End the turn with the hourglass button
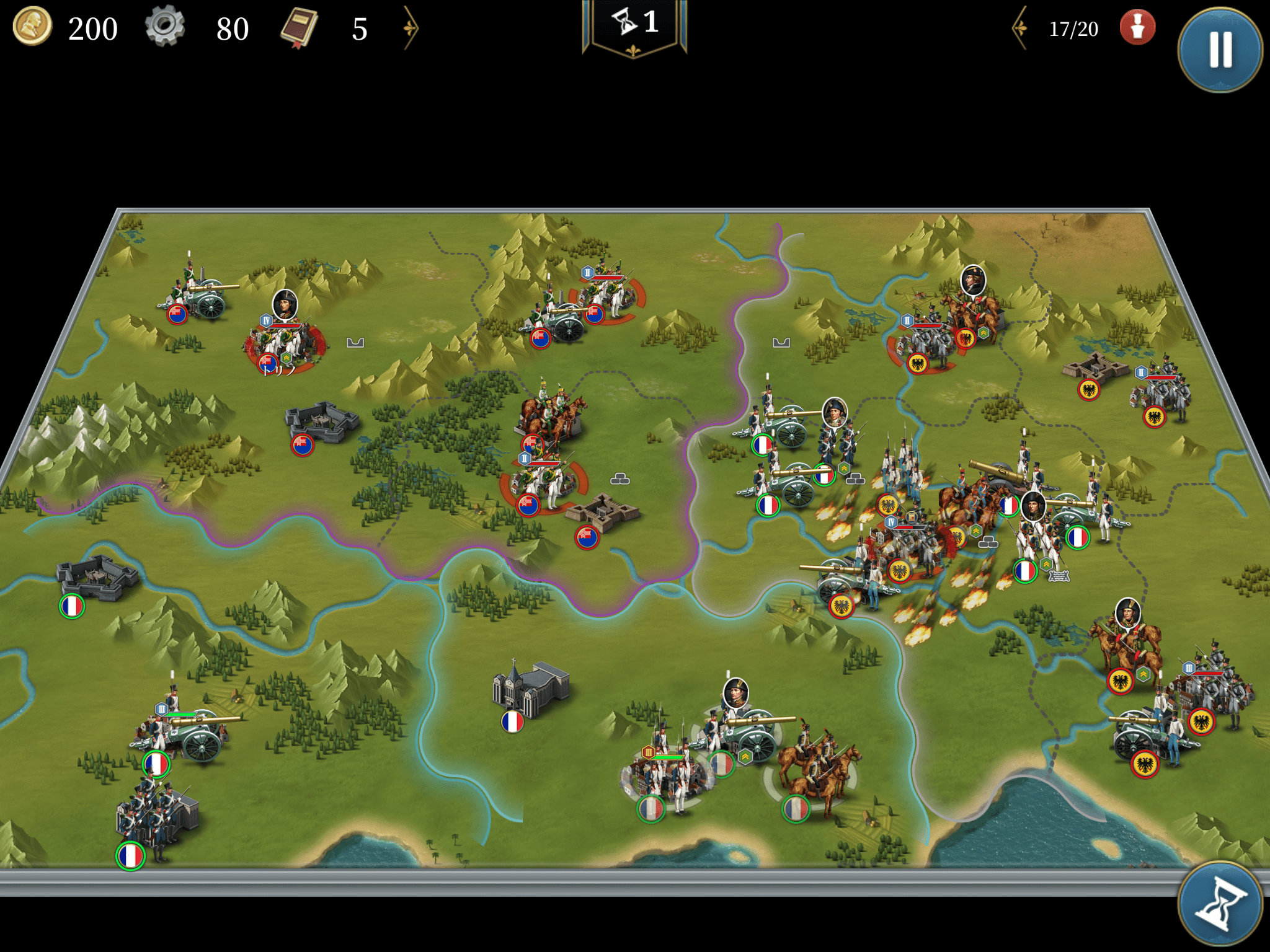1270x952 pixels. coord(1220,906)
